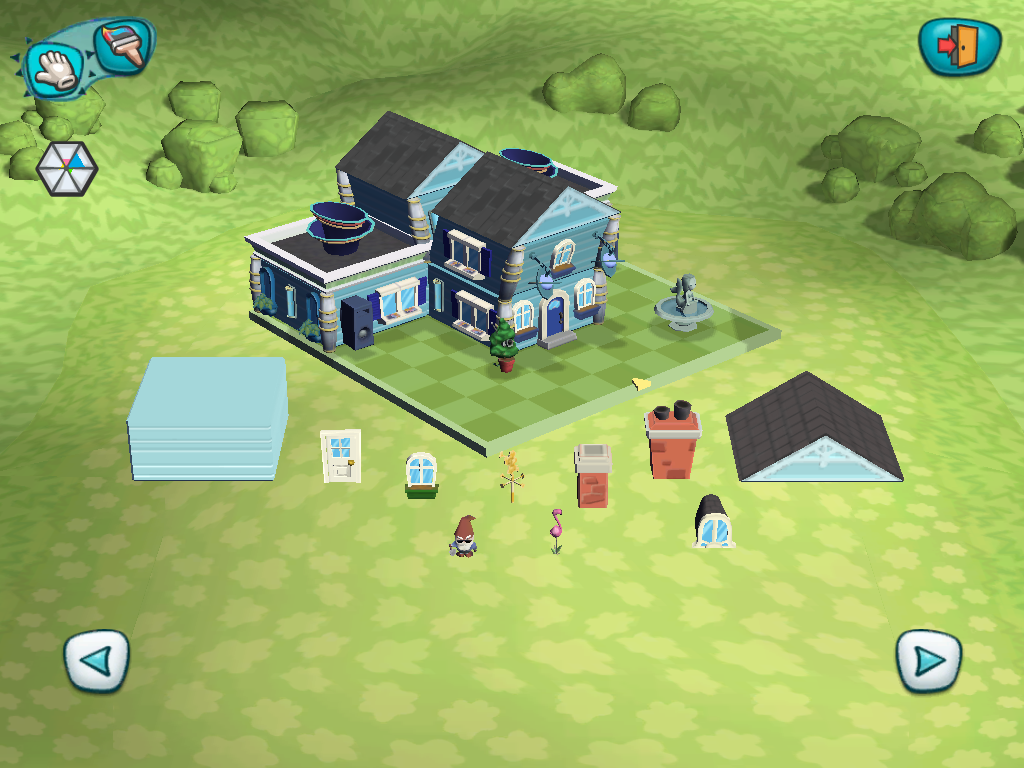Viewport: 1024px width, 768px height.
Task: Pick the golden weathervane piece
Action: [x=511, y=475]
